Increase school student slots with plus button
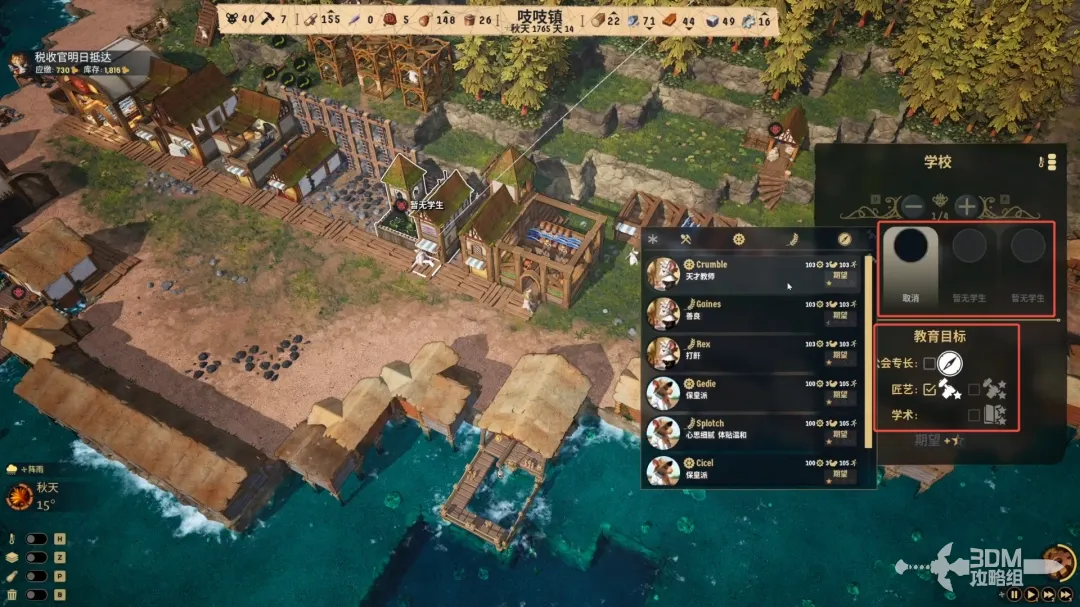This screenshot has height=607, width=1080. tap(966, 207)
